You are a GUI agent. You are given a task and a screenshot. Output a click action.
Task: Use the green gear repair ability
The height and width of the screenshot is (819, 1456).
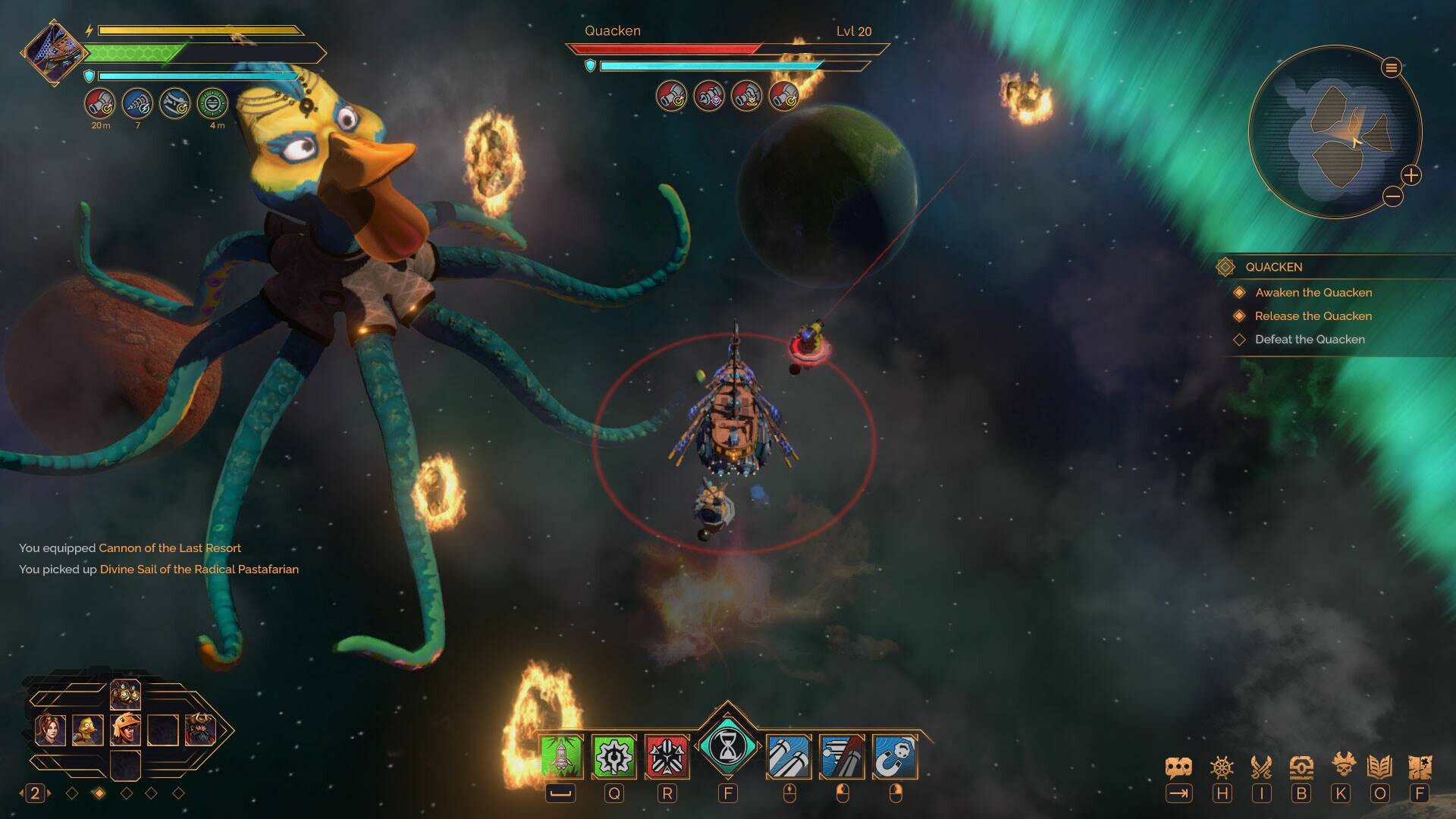(x=613, y=756)
